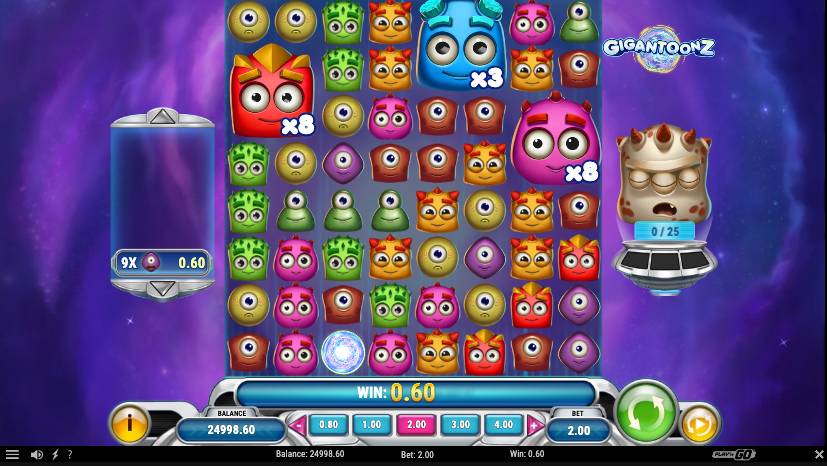Choose the 1.00 bet option
827x466 pixels.
click(x=371, y=424)
